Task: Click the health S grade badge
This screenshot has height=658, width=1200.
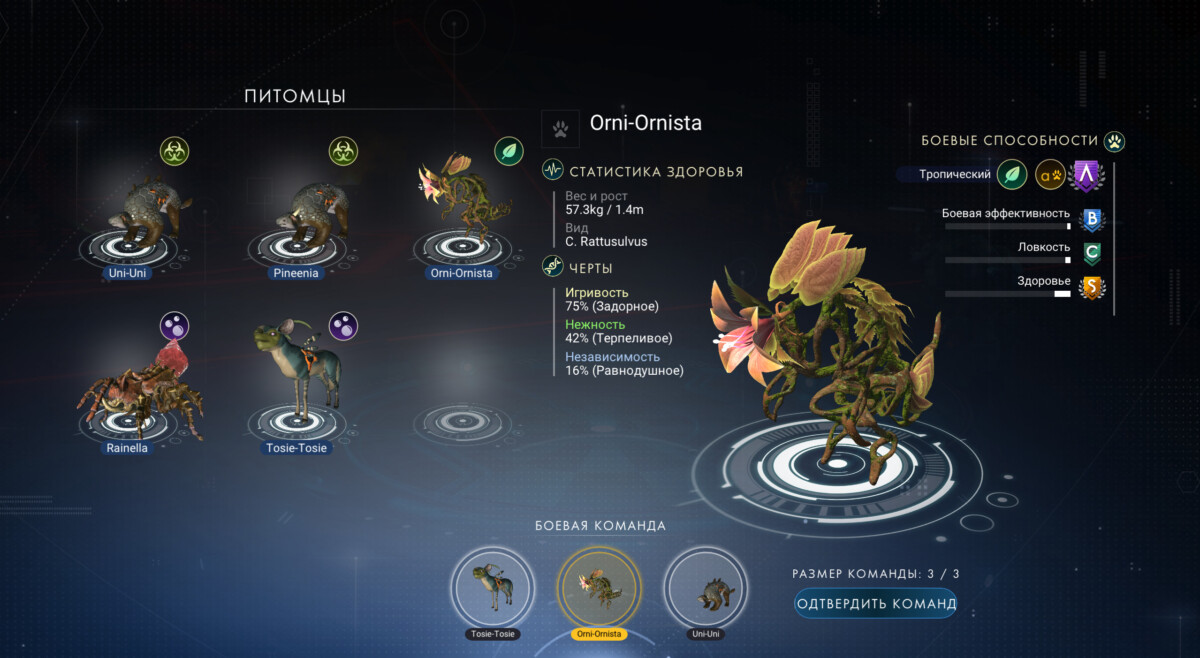Action: pyautogui.click(x=1092, y=288)
